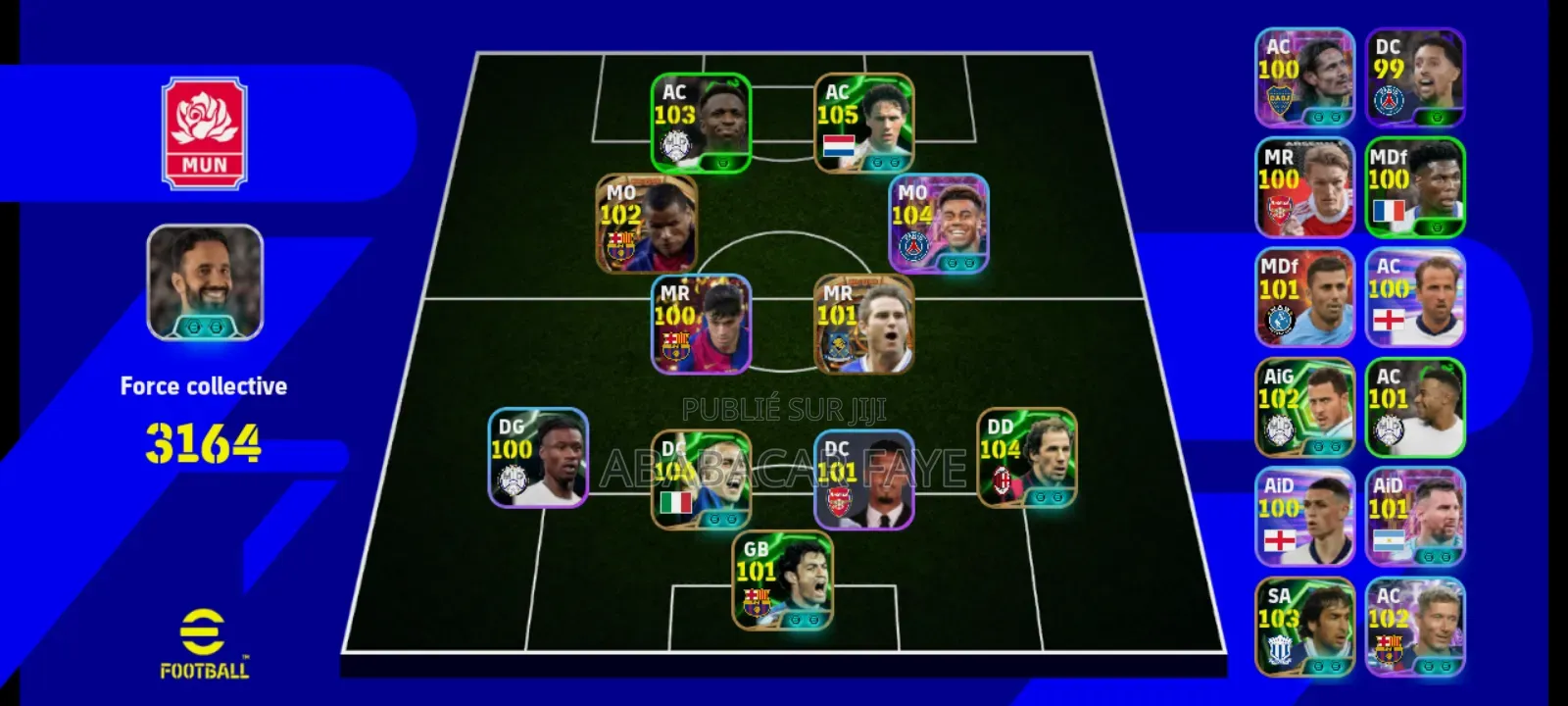Select the AiD 101 substitute with Argentina flag

pyautogui.click(x=1415, y=517)
